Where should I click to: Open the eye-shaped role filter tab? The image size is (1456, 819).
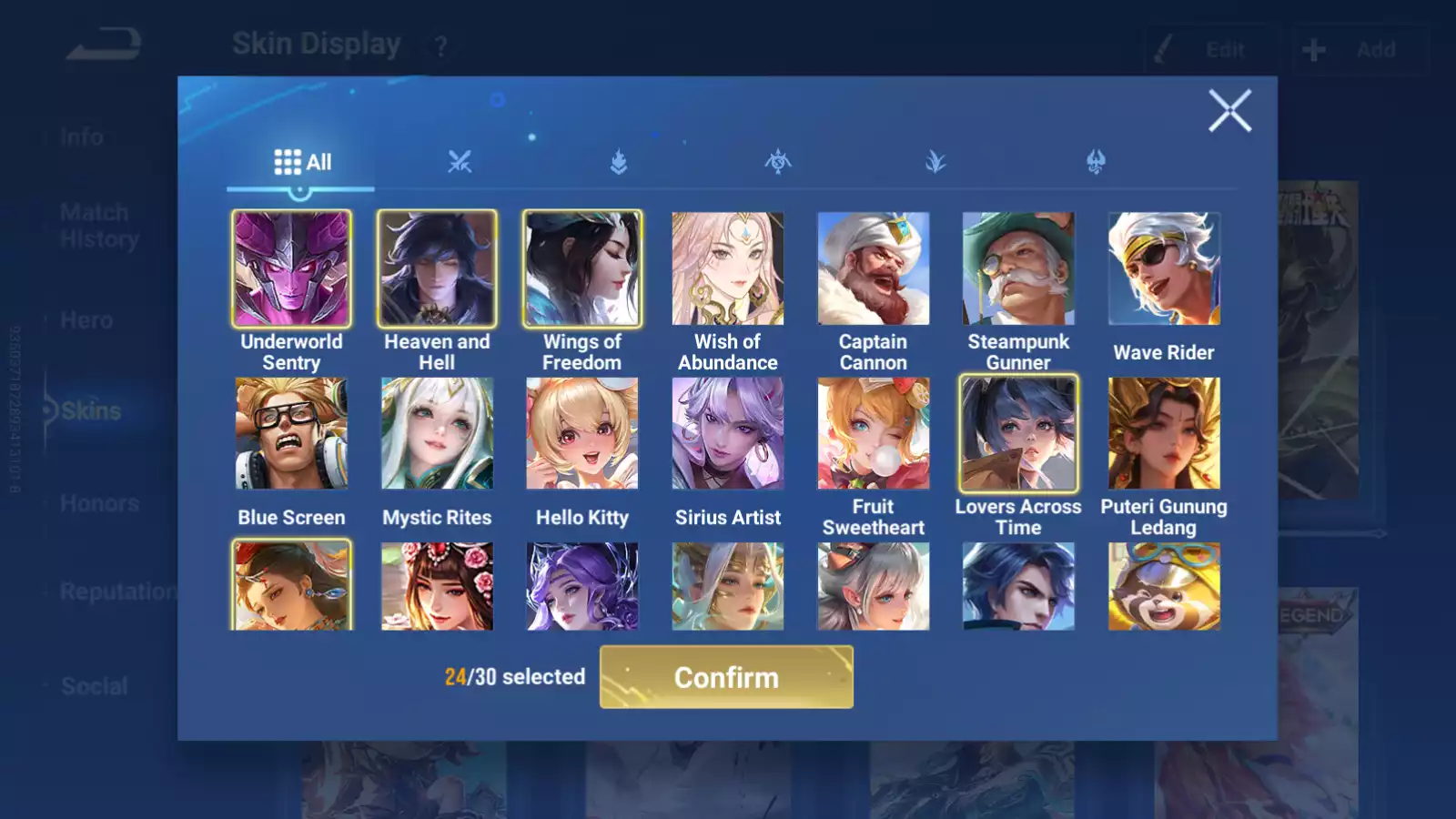point(778,162)
